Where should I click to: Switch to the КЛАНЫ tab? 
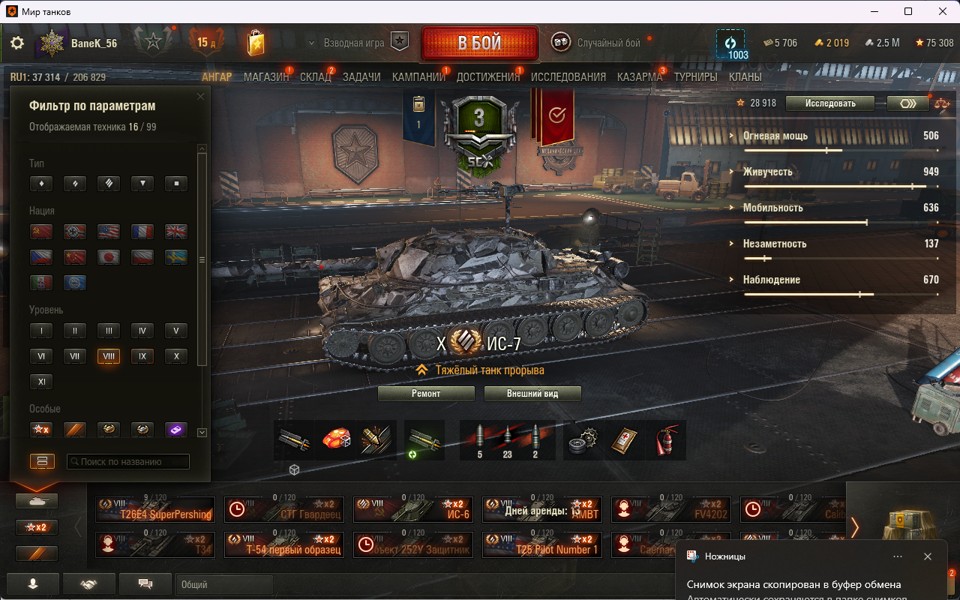(x=745, y=77)
